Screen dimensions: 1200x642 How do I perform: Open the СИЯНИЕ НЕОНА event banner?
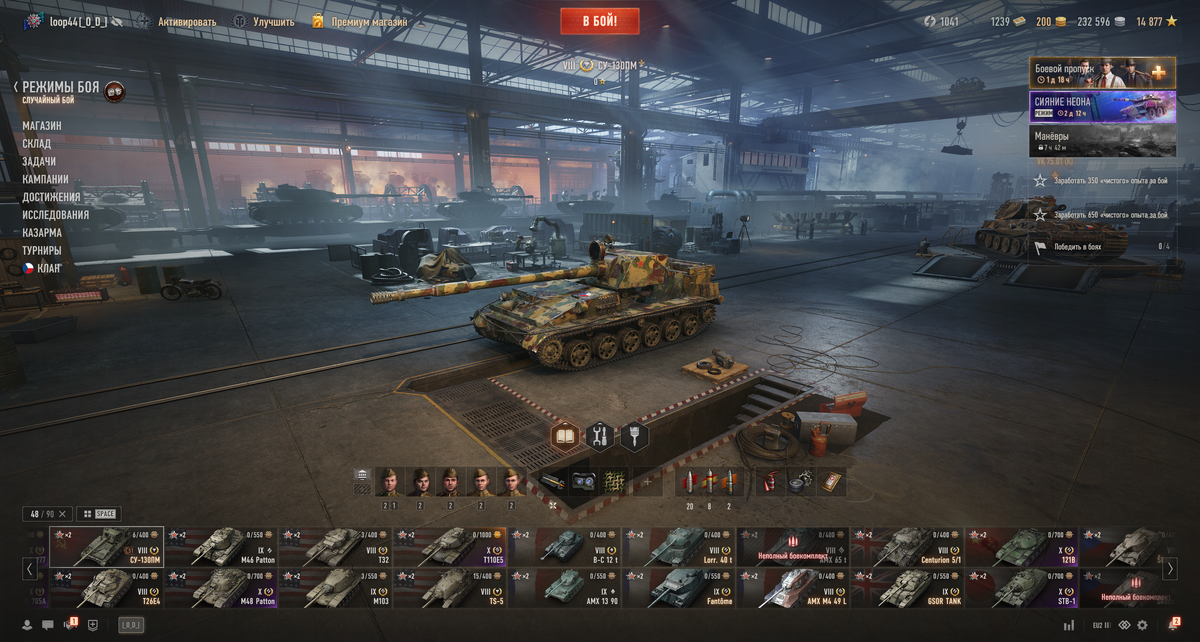click(1102, 108)
